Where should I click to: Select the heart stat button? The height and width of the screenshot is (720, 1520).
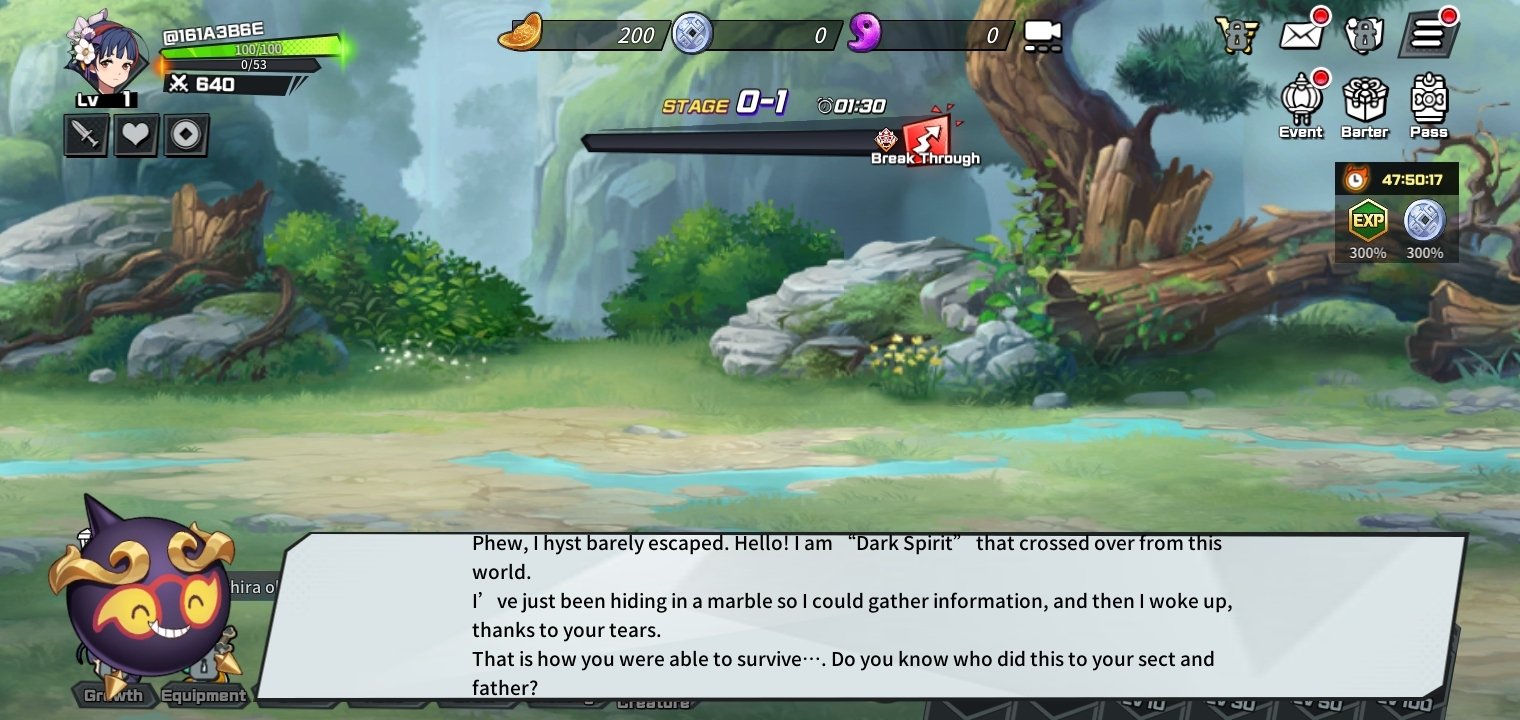click(x=136, y=135)
